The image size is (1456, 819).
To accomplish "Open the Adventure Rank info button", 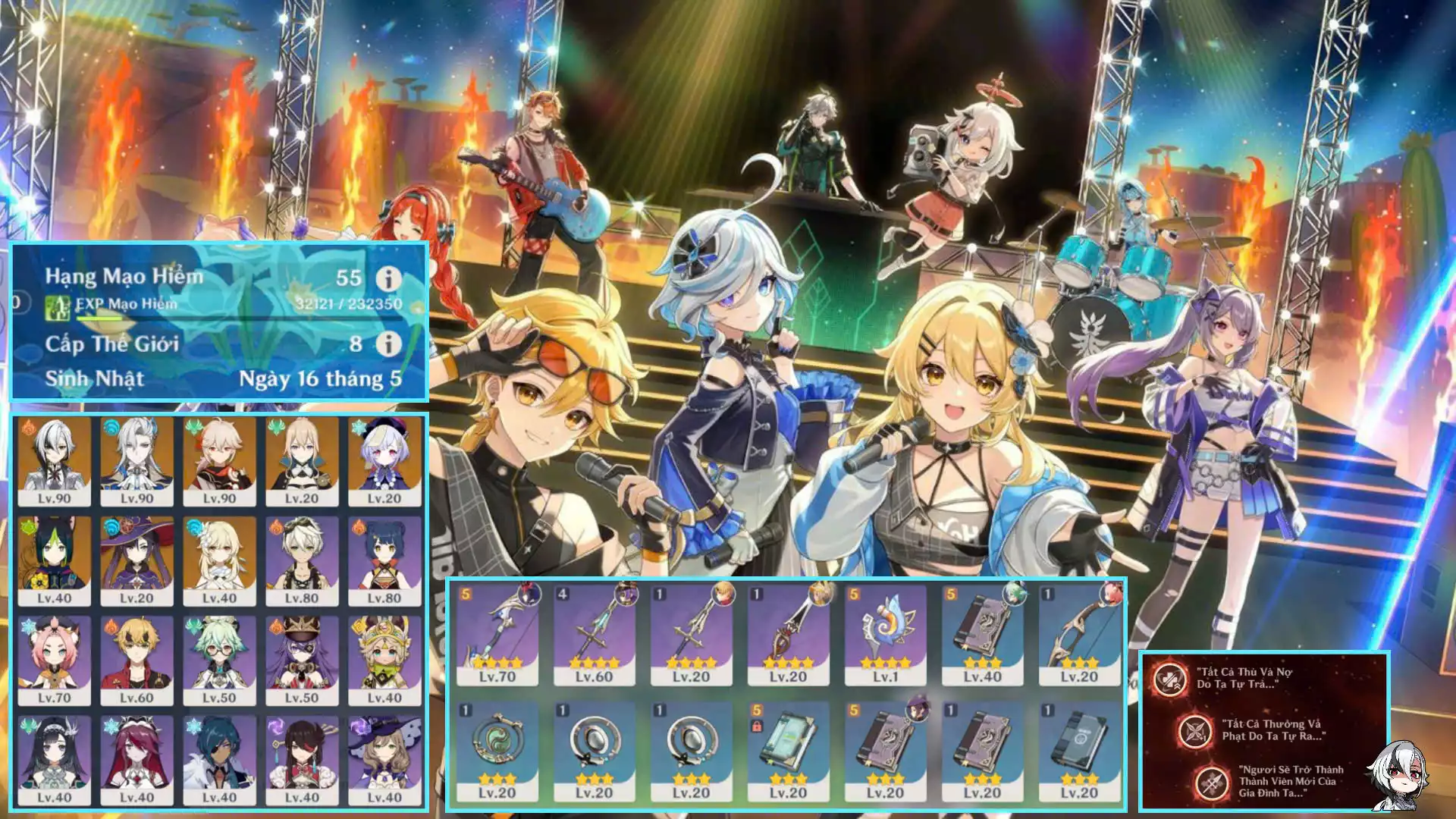I will click(388, 278).
